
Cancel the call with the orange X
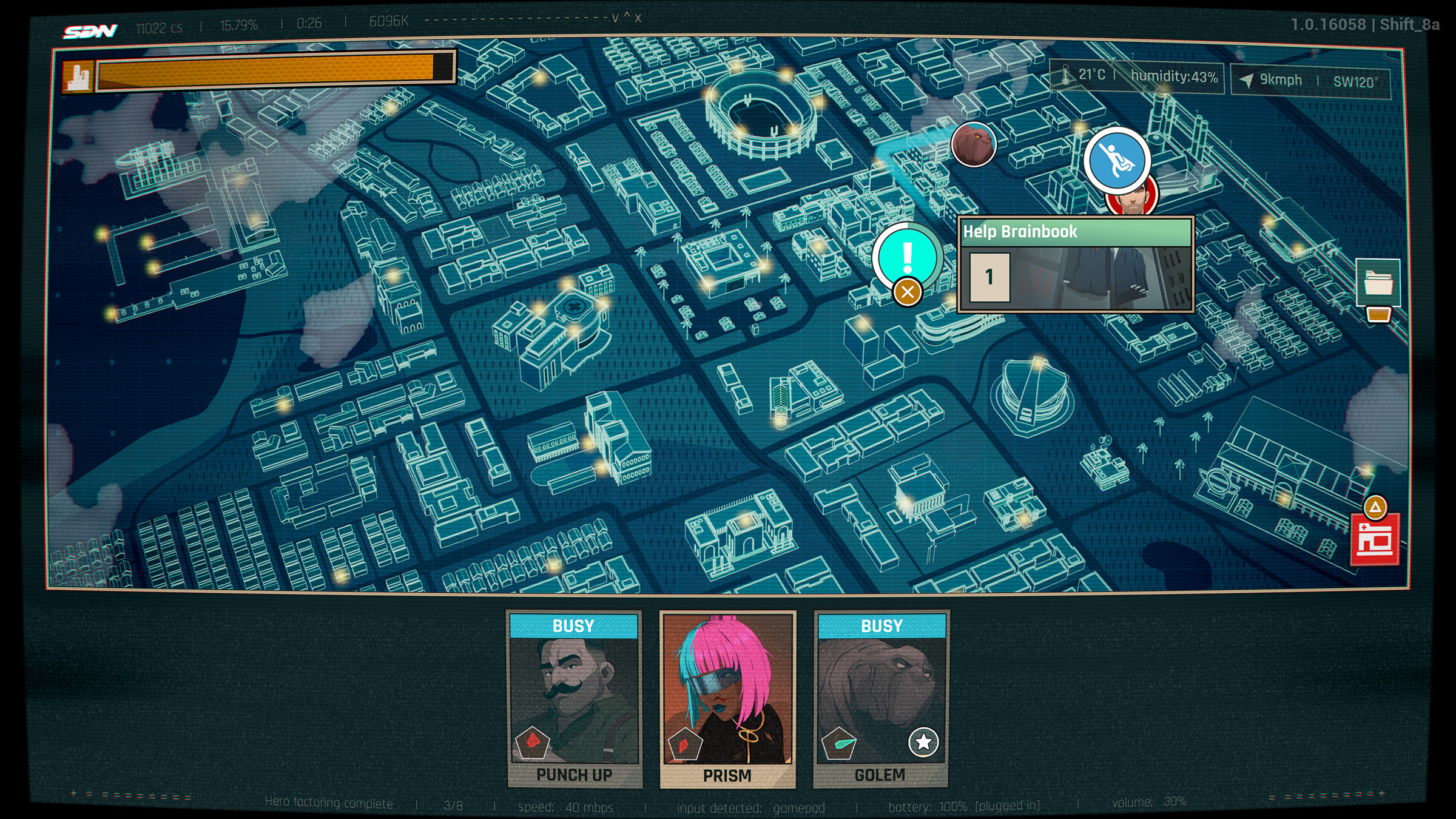click(908, 292)
